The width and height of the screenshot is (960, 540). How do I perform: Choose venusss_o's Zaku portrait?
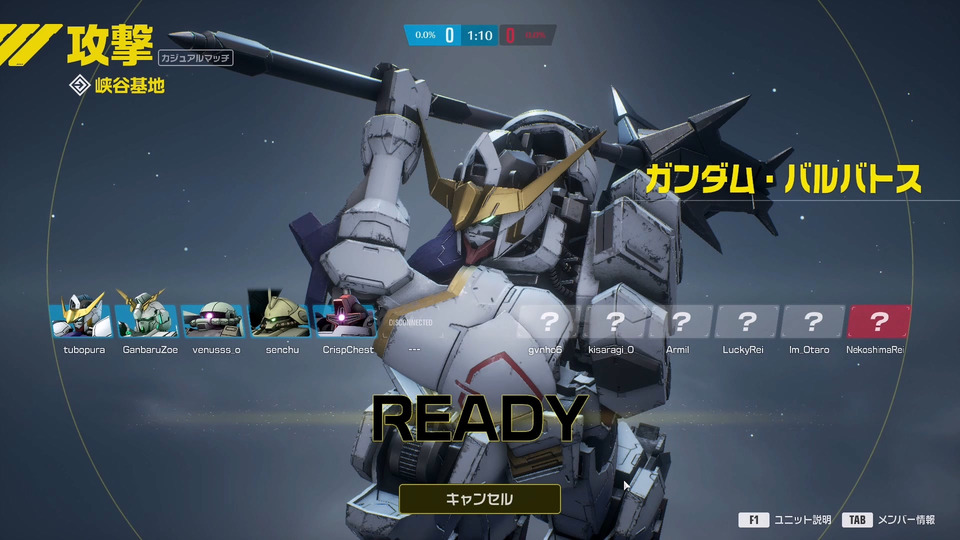214,320
